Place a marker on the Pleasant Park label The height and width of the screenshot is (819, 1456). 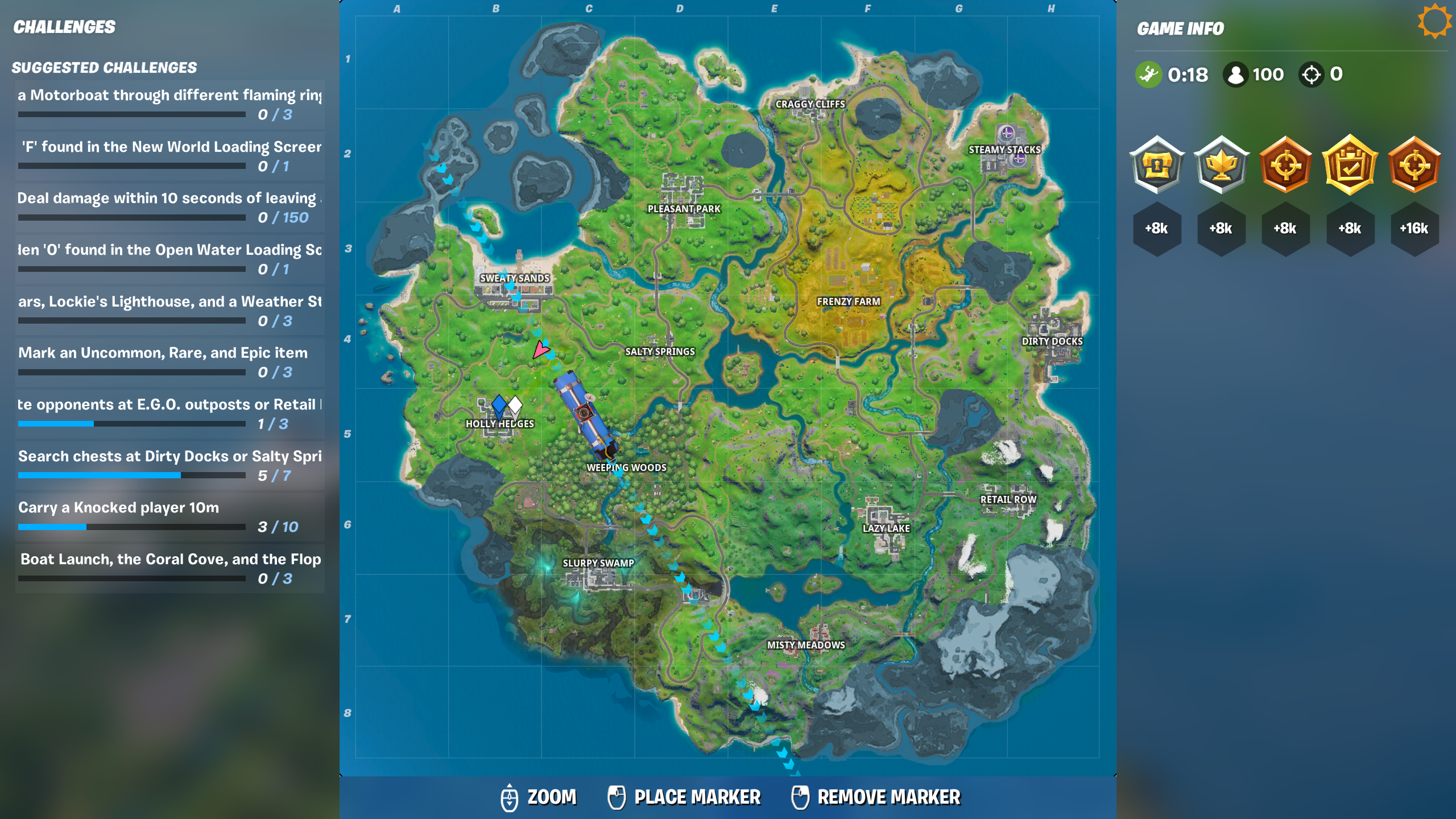click(x=684, y=209)
